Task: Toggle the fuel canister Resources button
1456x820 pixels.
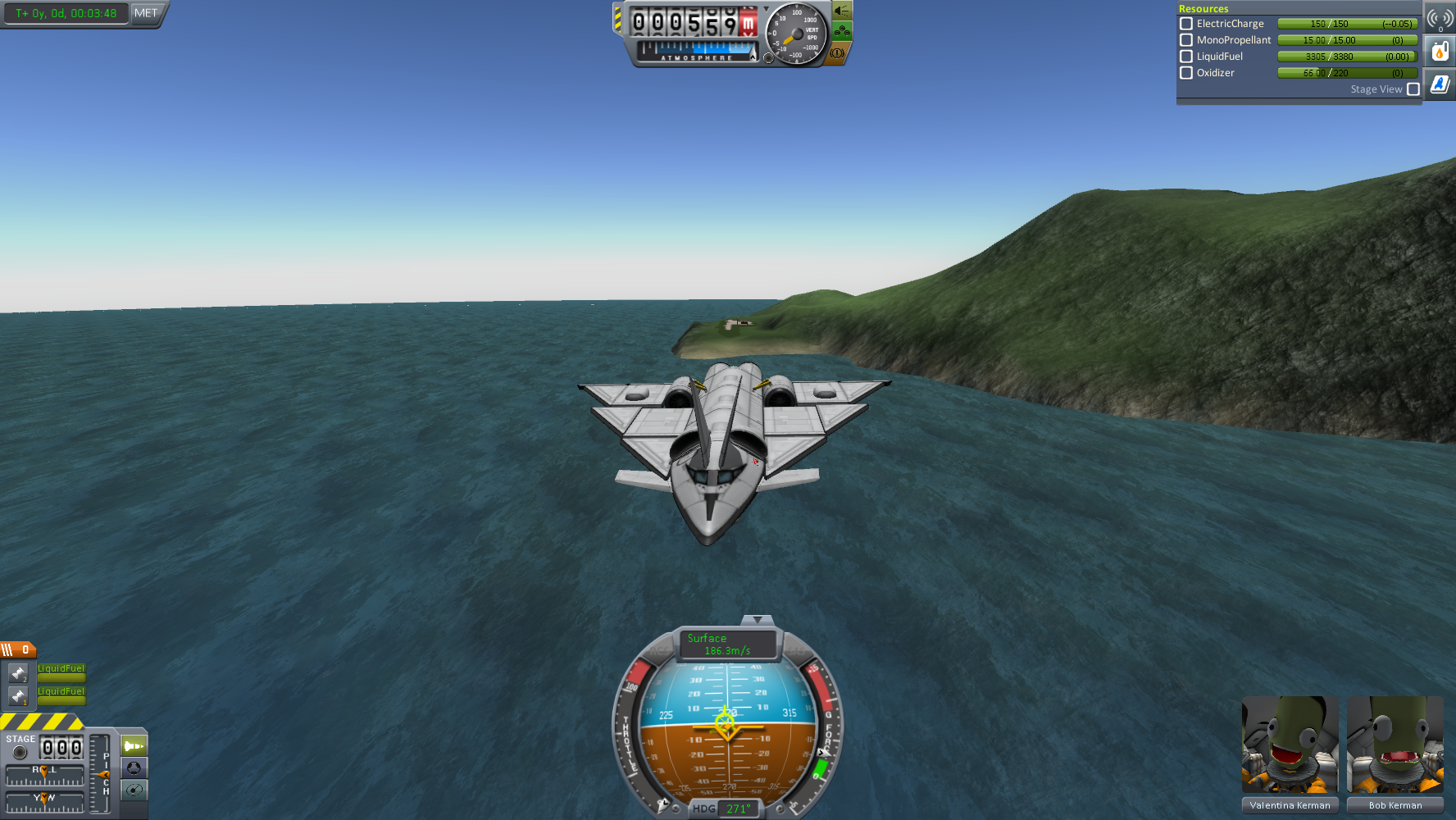Action: point(1440,52)
